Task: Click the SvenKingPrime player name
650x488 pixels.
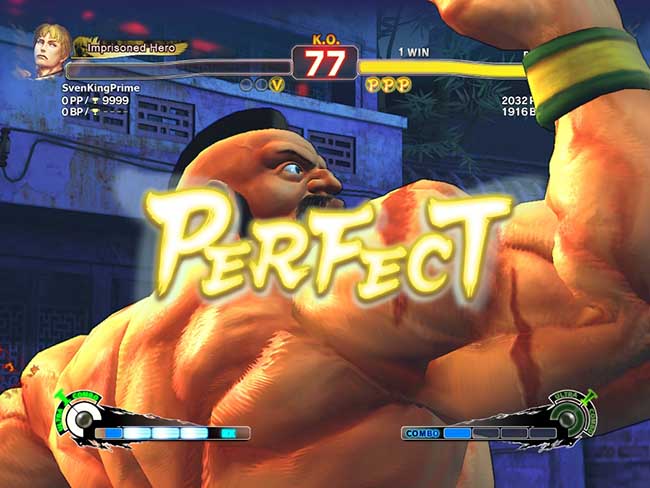Action: tap(98, 88)
